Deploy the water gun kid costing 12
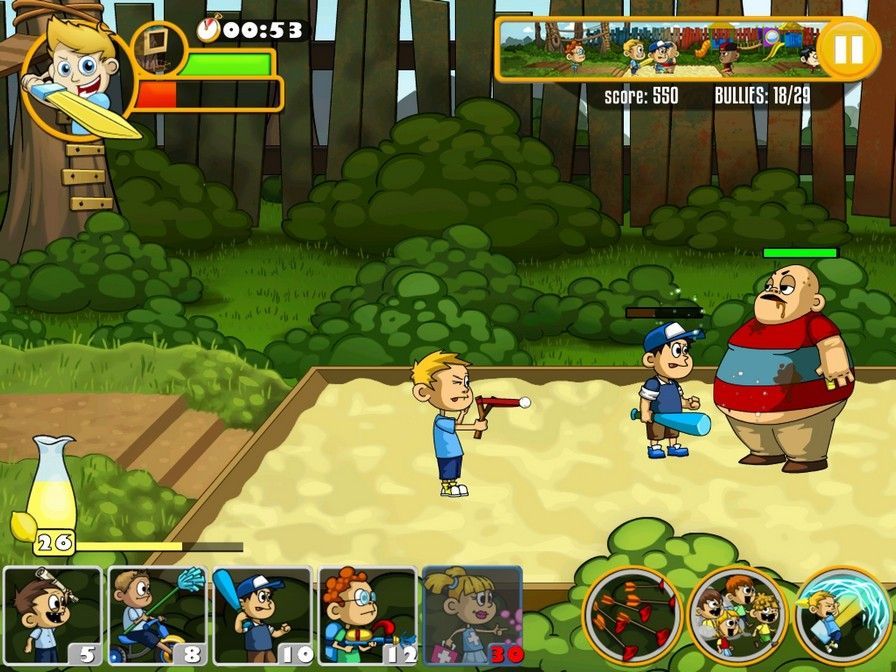 tap(367, 616)
